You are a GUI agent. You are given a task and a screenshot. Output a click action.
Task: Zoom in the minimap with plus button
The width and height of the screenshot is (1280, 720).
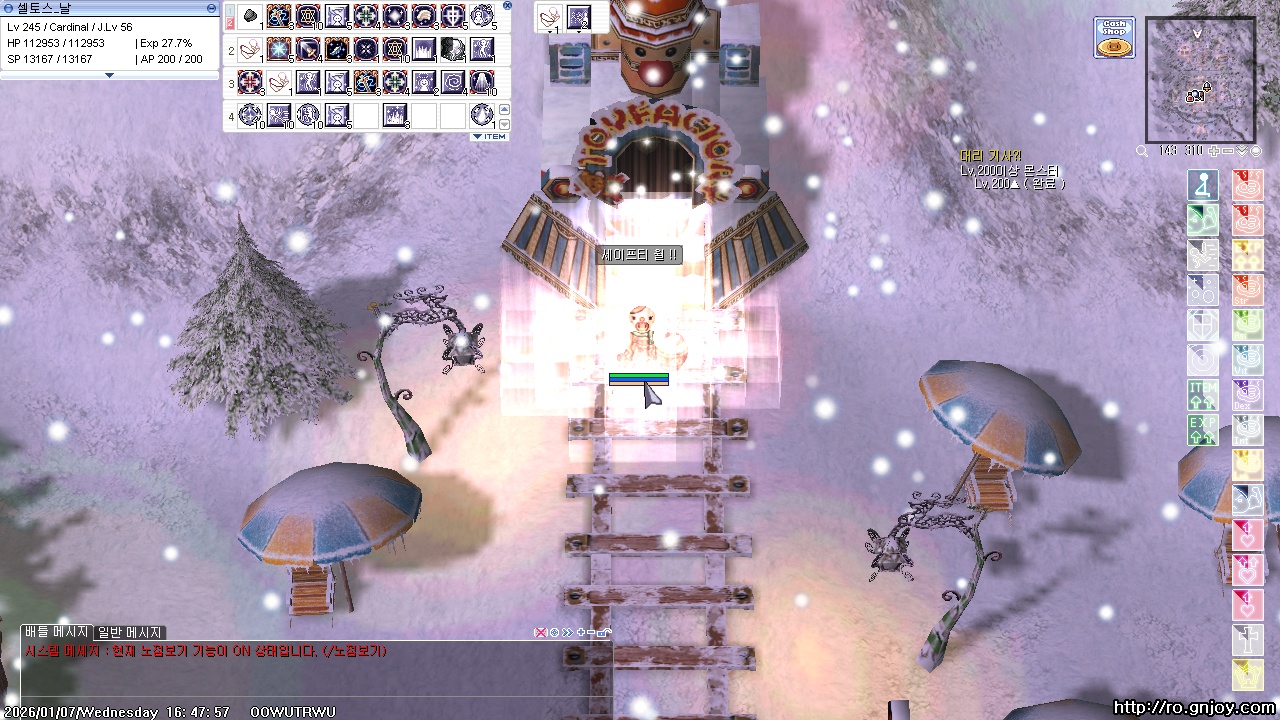pyautogui.click(x=1214, y=151)
